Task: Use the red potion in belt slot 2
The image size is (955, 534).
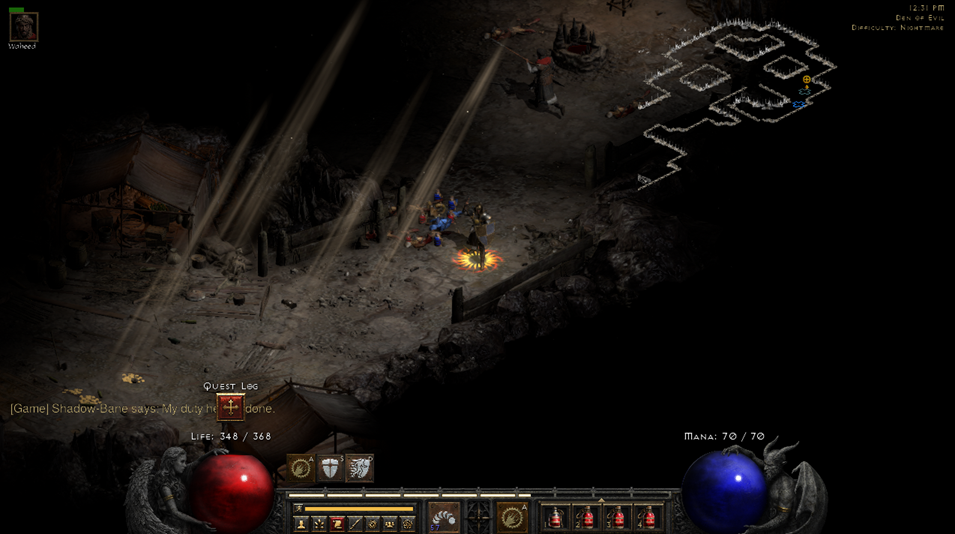Action: tap(586, 518)
